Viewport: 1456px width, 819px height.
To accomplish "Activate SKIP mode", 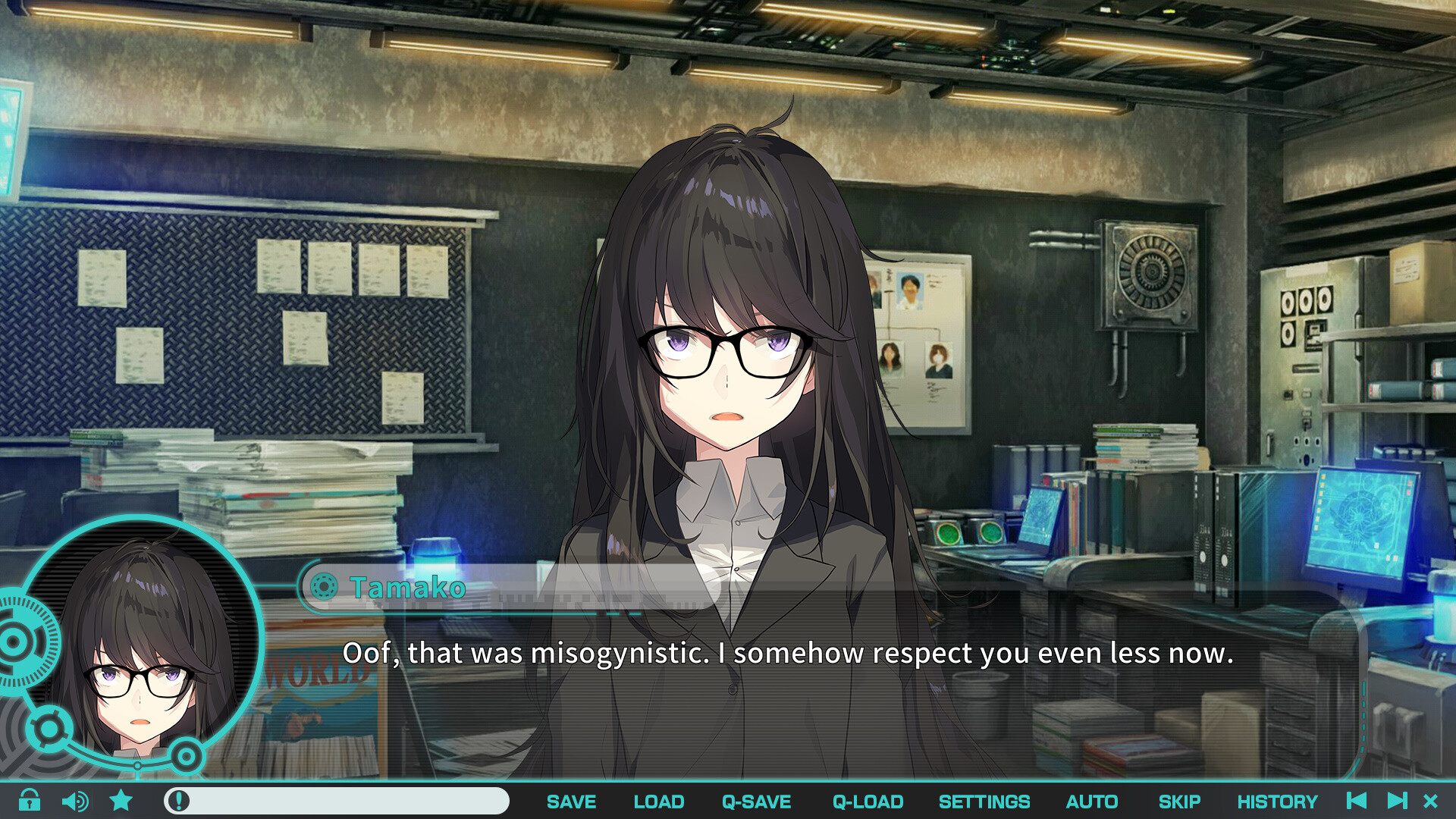I will coord(1179,802).
